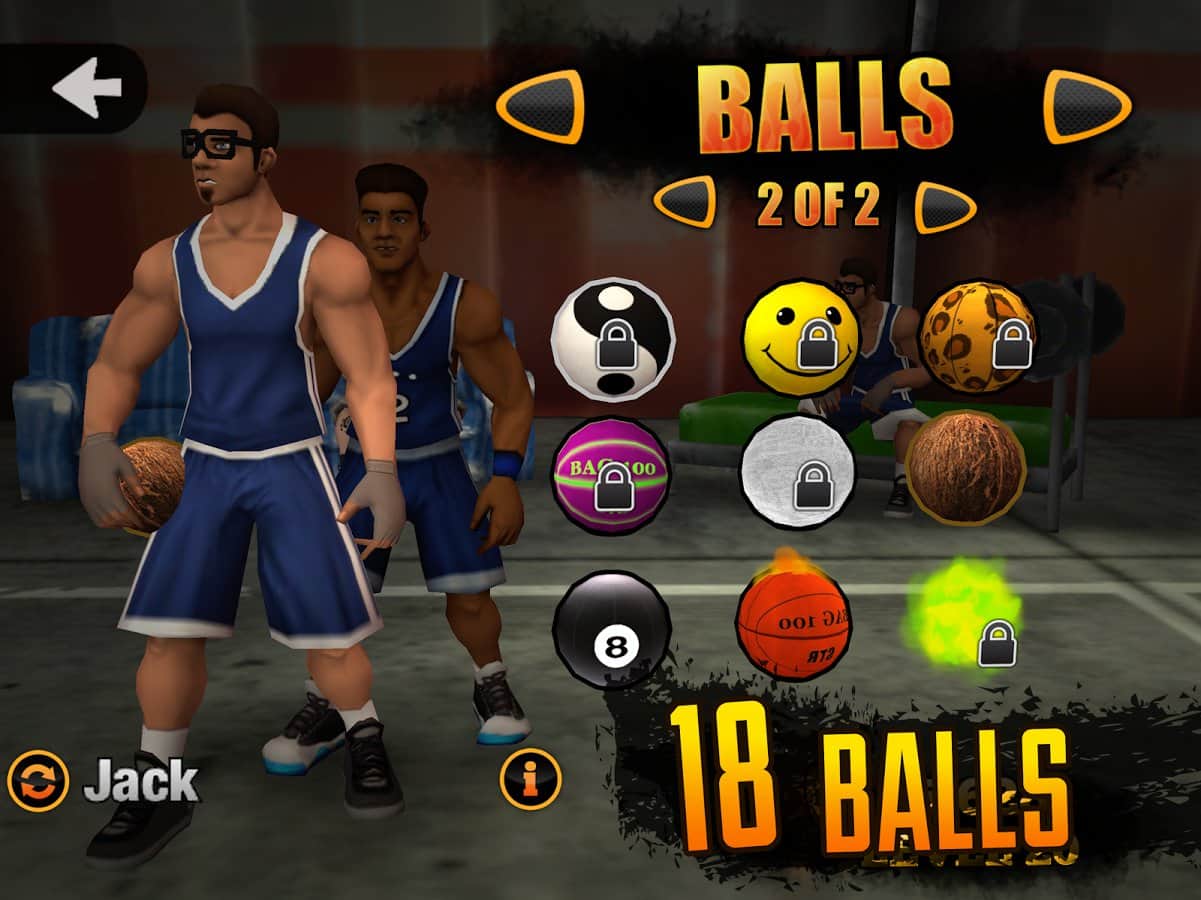Select the flaming orange basketball
1201x900 pixels.
tap(793, 622)
